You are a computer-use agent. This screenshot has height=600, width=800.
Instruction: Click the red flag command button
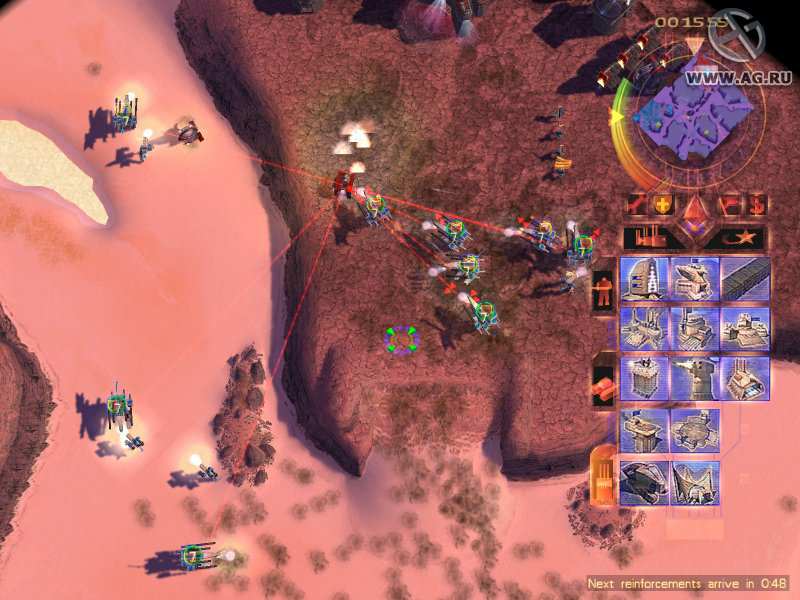click(x=729, y=205)
